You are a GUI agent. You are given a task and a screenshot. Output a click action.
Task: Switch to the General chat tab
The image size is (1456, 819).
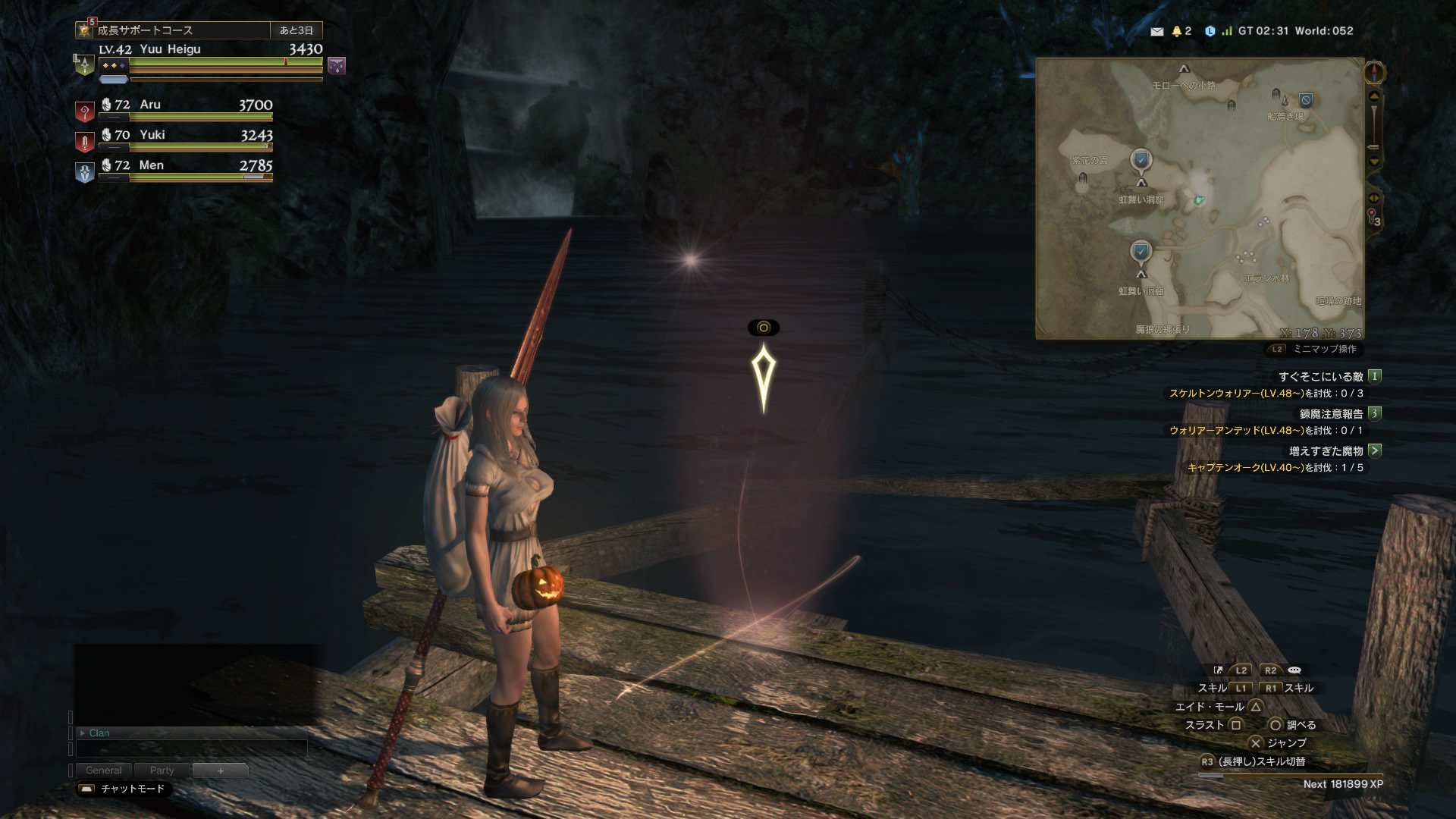pos(103,770)
